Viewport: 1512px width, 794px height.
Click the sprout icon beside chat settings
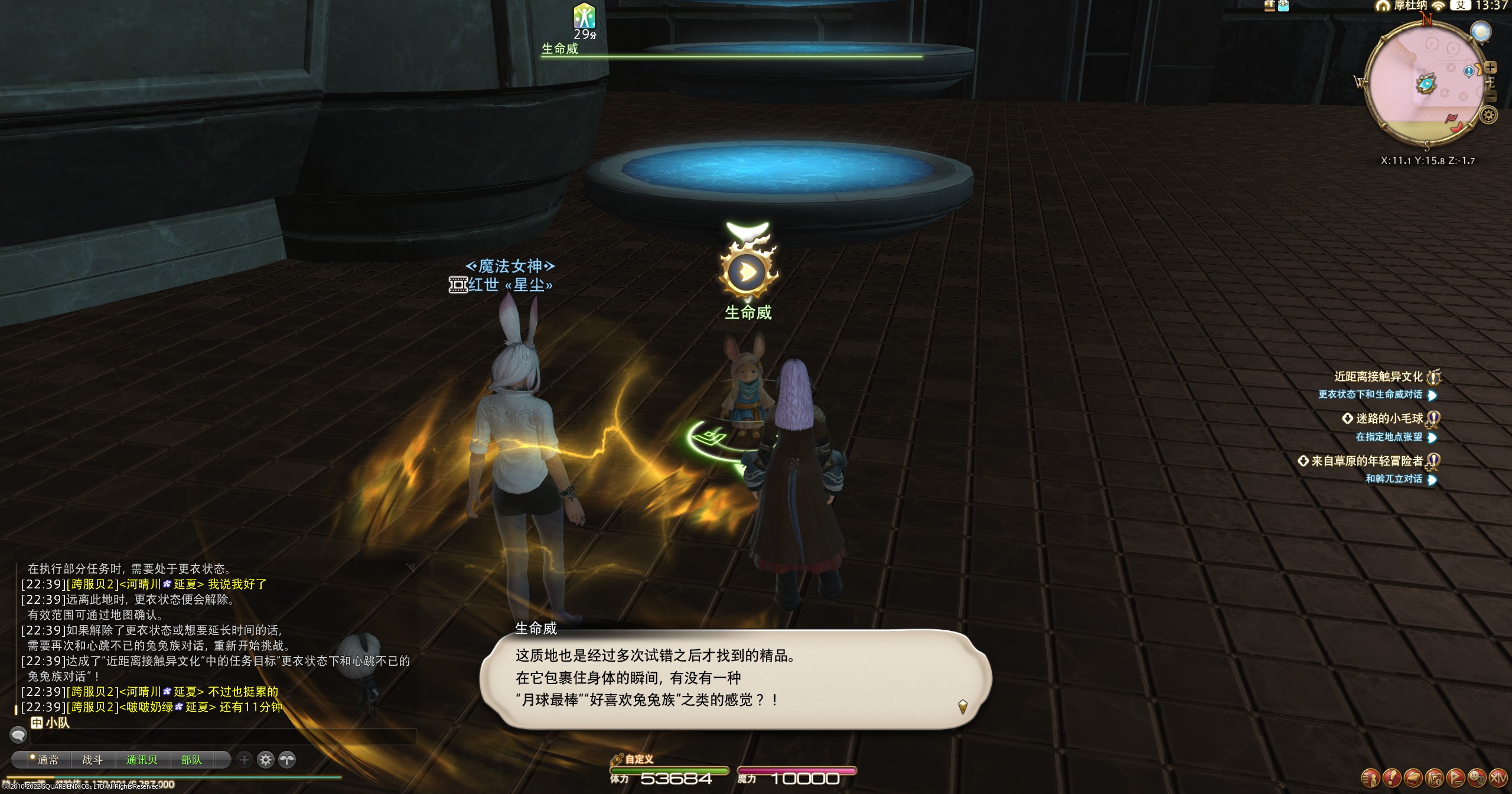point(287,760)
